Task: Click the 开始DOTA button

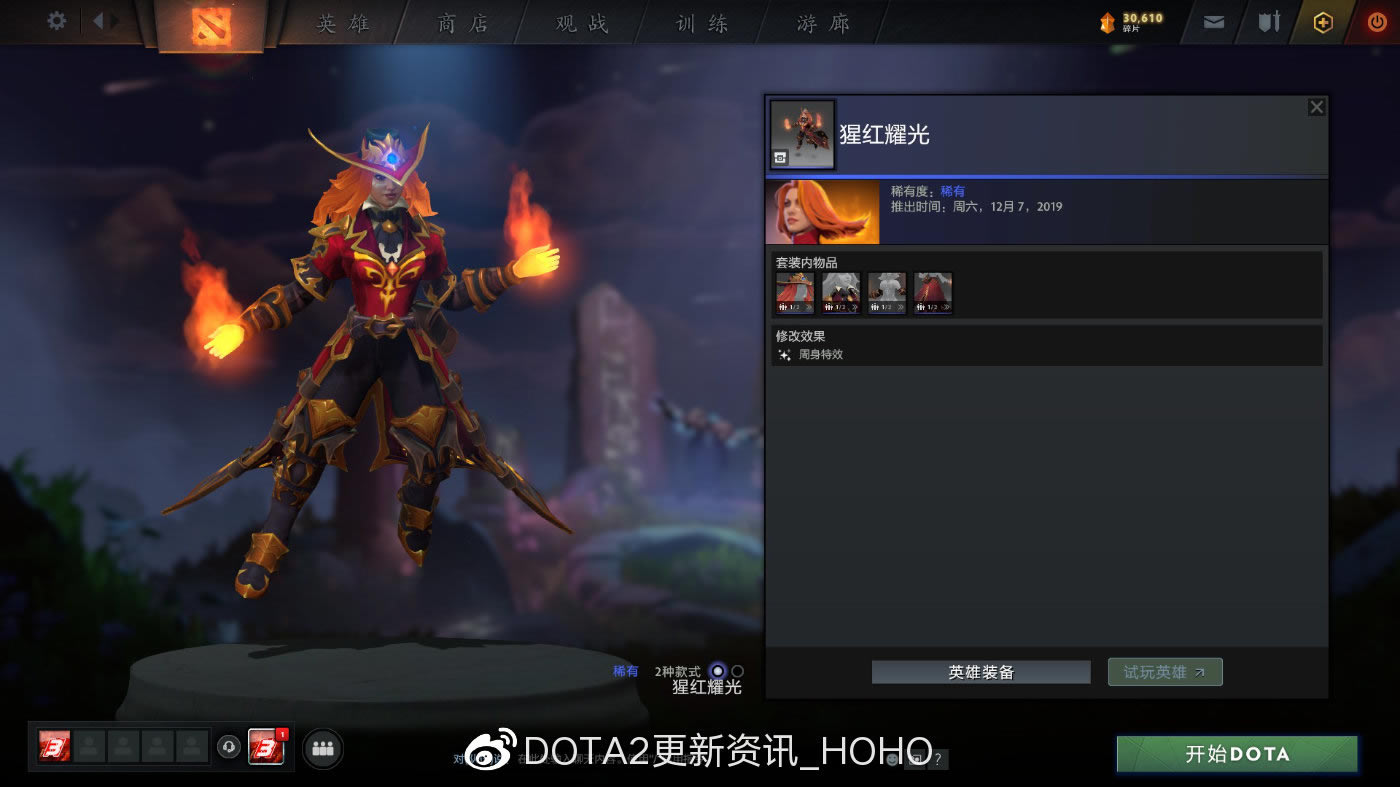Action: tap(1235, 755)
